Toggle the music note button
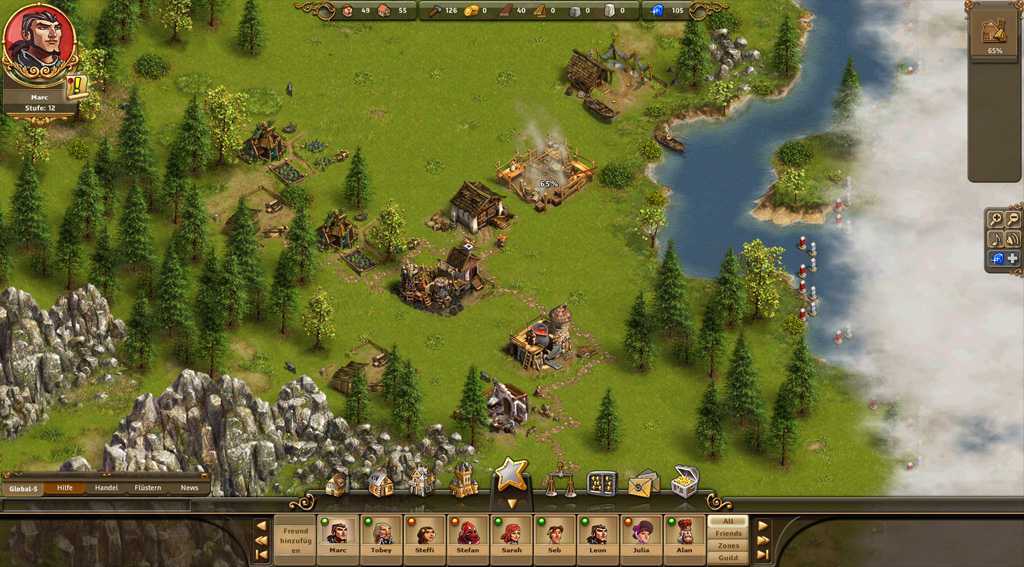The height and width of the screenshot is (567, 1024). coord(996,240)
